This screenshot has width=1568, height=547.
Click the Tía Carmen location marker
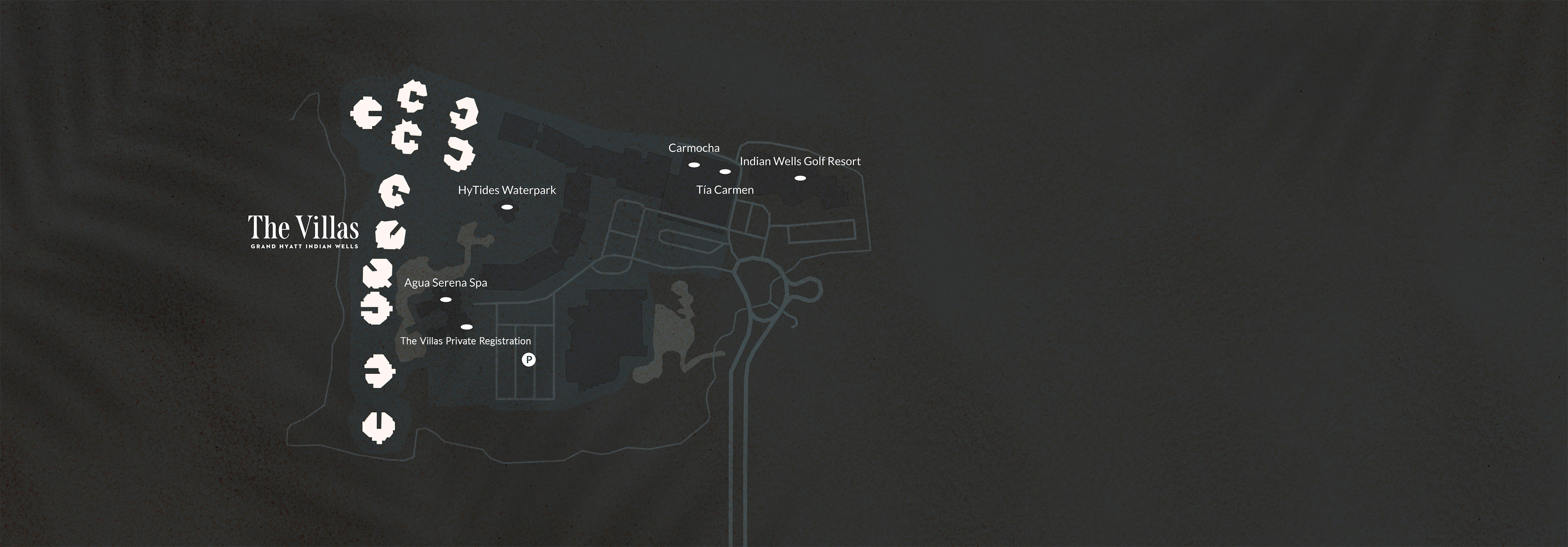(725, 171)
